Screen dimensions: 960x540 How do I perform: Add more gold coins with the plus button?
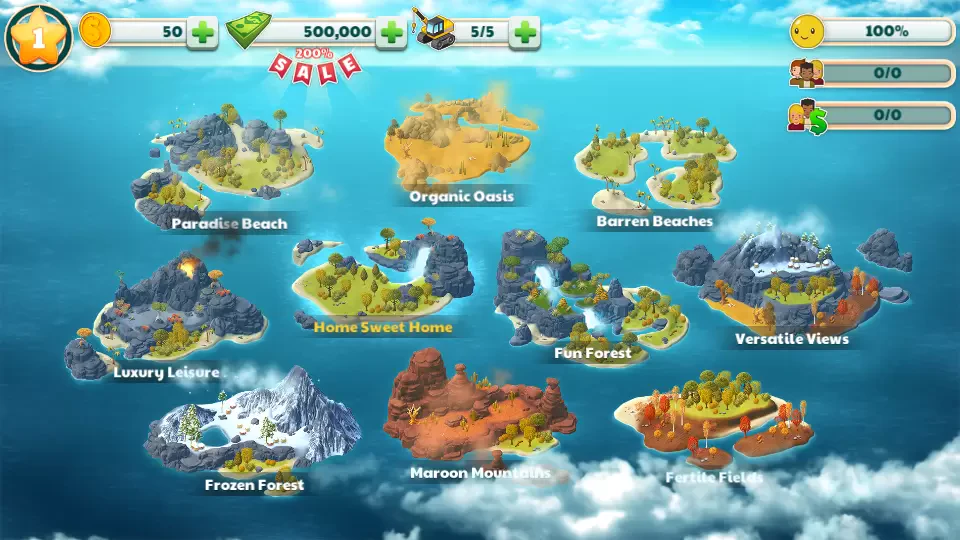pyautogui.click(x=203, y=32)
